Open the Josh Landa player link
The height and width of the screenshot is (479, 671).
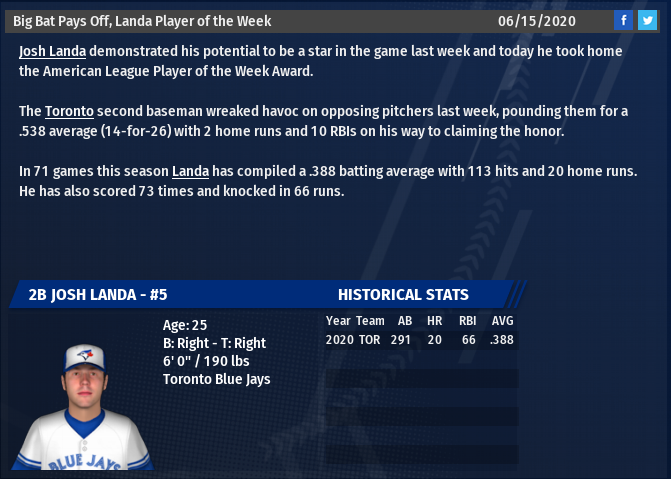click(52, 49)
